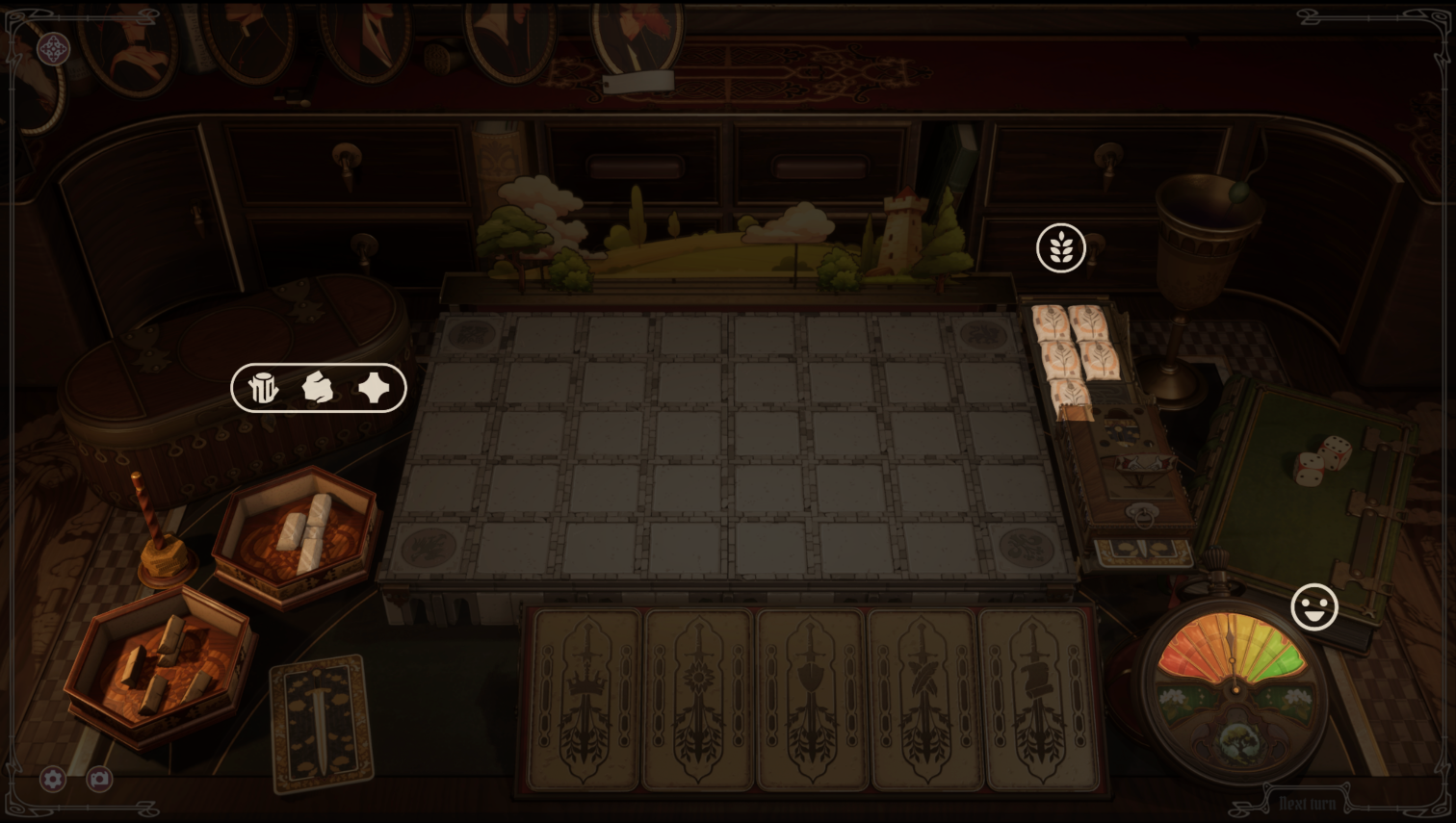Screen dimensions: 1456x823
Task: Click the compass emblem in the top-left corner
Action: [x=53, y=47]
